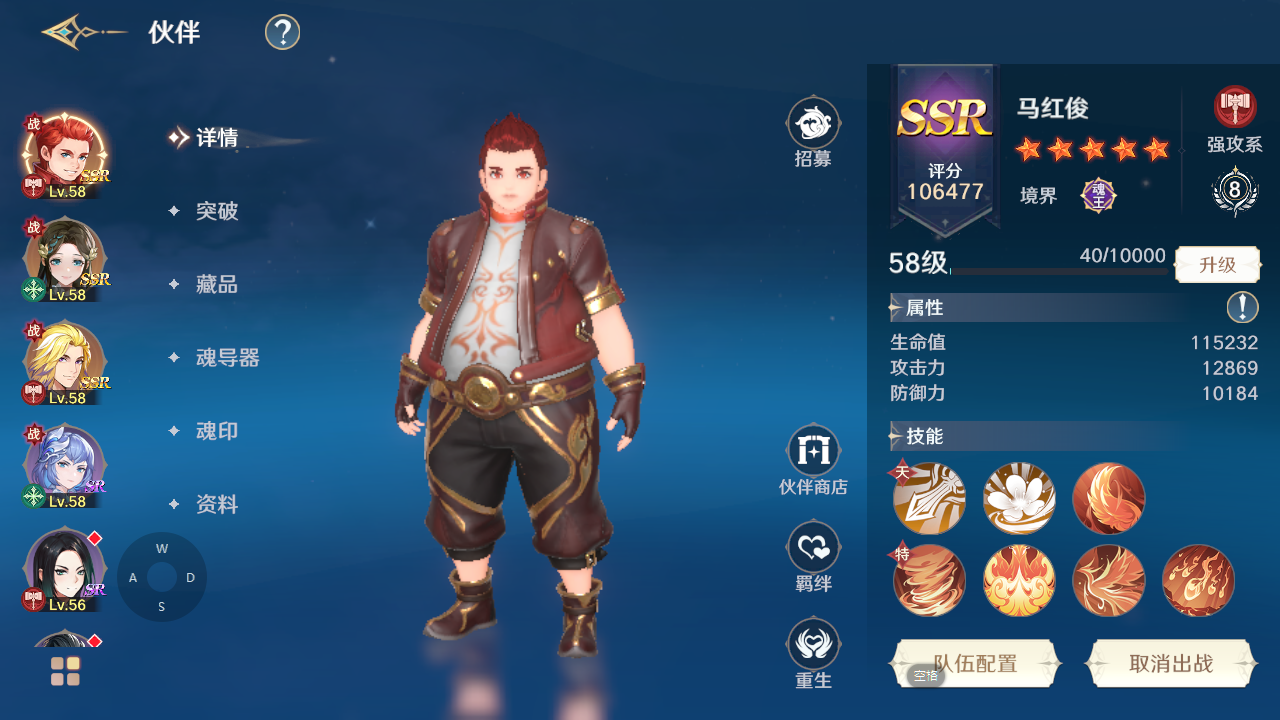1280x720 pixels.
Task: Open the grid menu icon at bottom-left
Action: tap(65, 671)
